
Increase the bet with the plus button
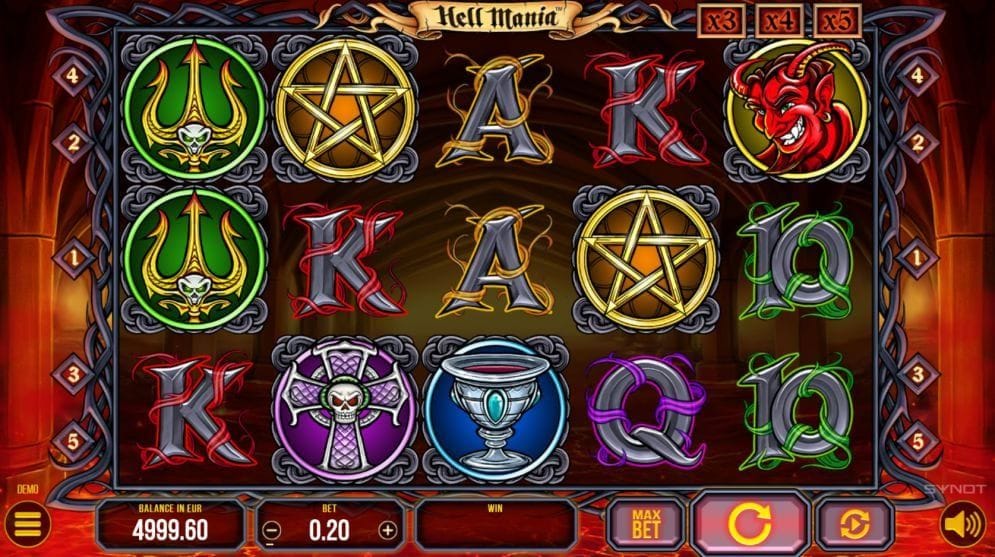[388, 529]
